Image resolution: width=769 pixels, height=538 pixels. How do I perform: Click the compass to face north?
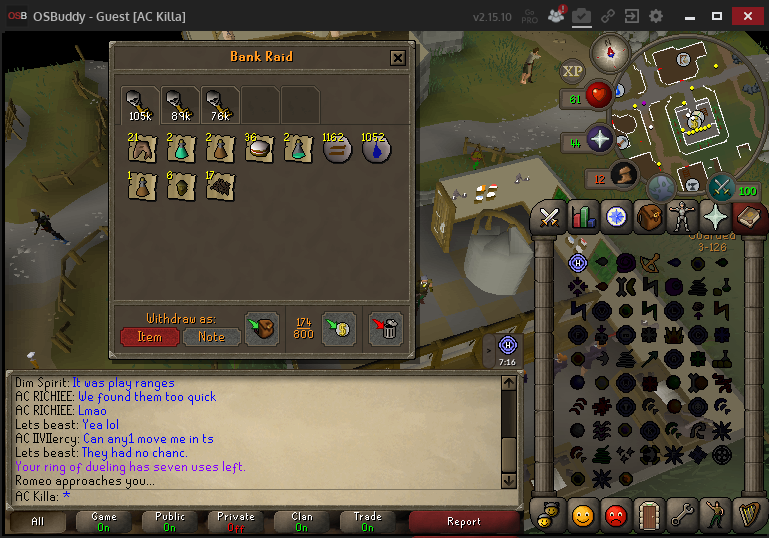(x=607, y=50)
